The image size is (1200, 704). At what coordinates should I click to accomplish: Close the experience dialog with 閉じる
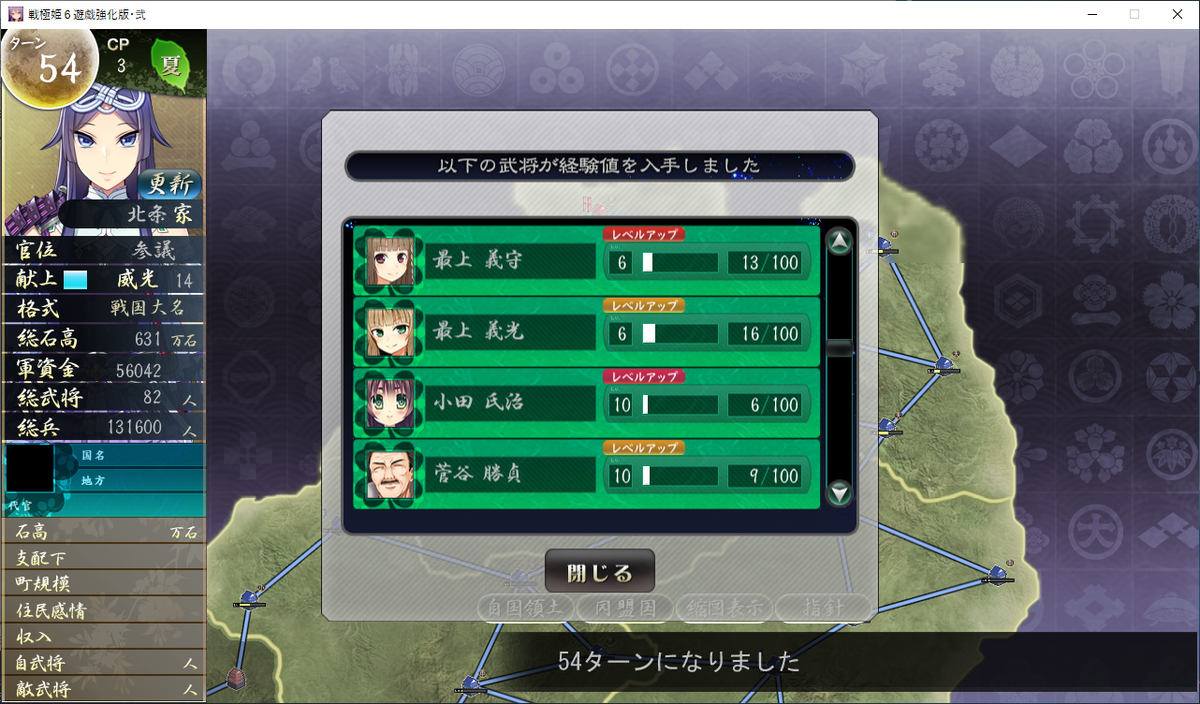click(599, 572)
